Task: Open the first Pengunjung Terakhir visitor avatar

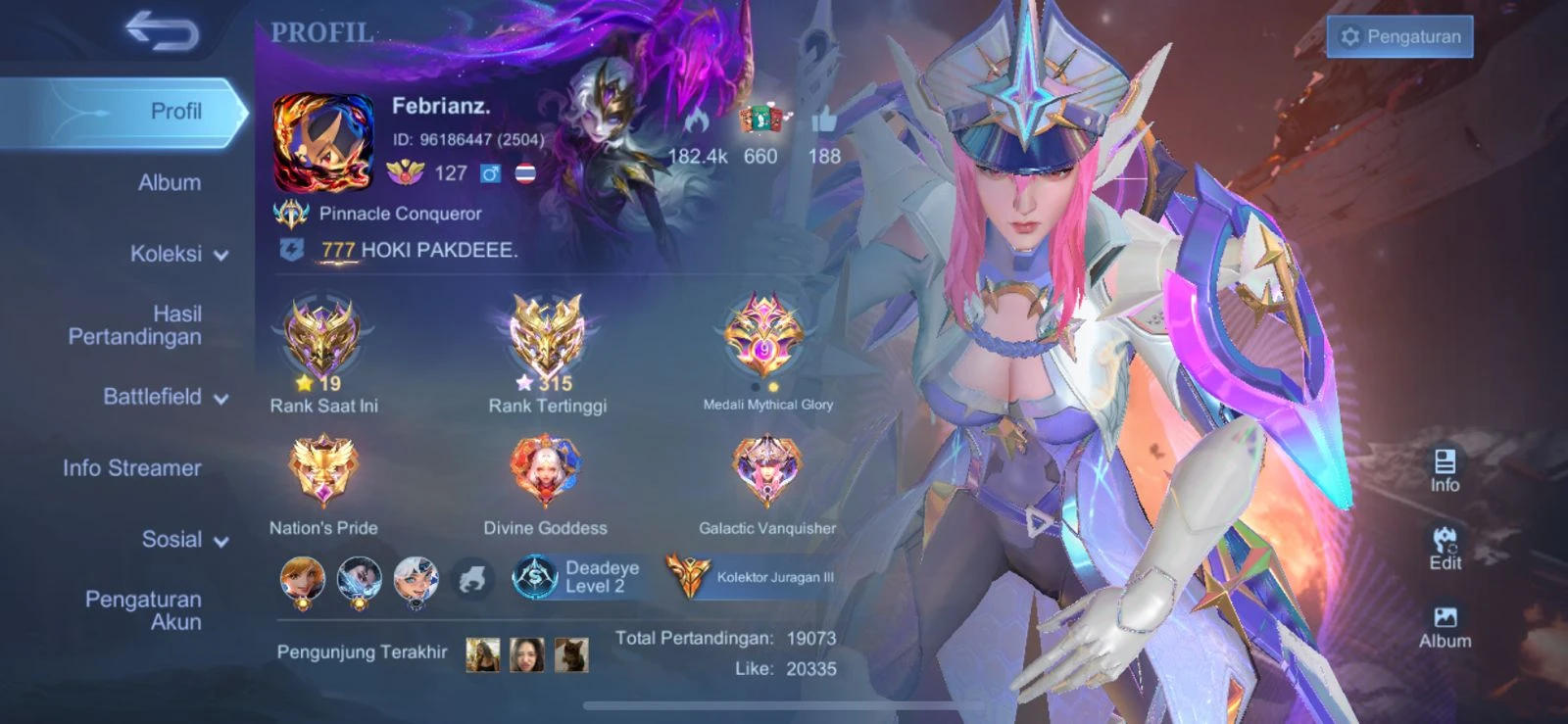Action: point(484,652)
